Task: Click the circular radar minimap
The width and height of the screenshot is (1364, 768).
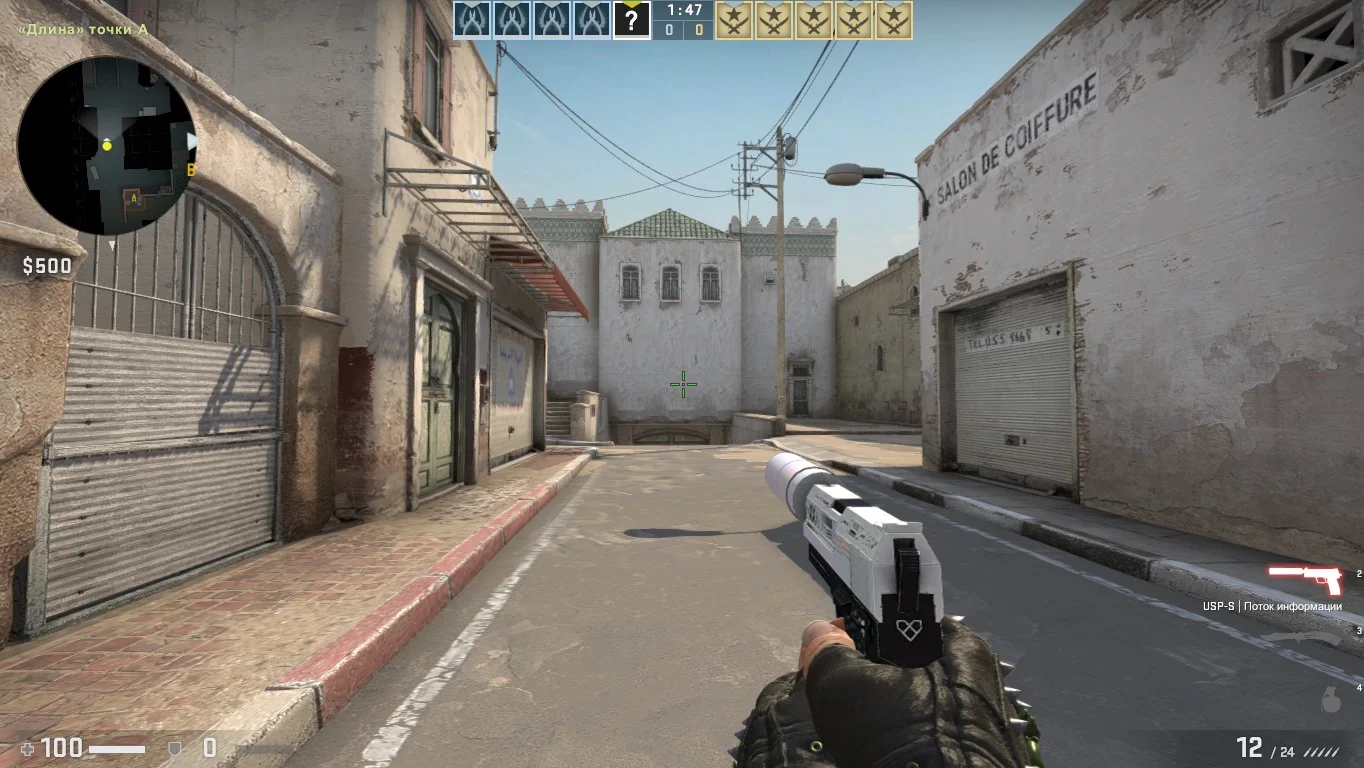Action: pyautogui.click(x=106, y=146)
